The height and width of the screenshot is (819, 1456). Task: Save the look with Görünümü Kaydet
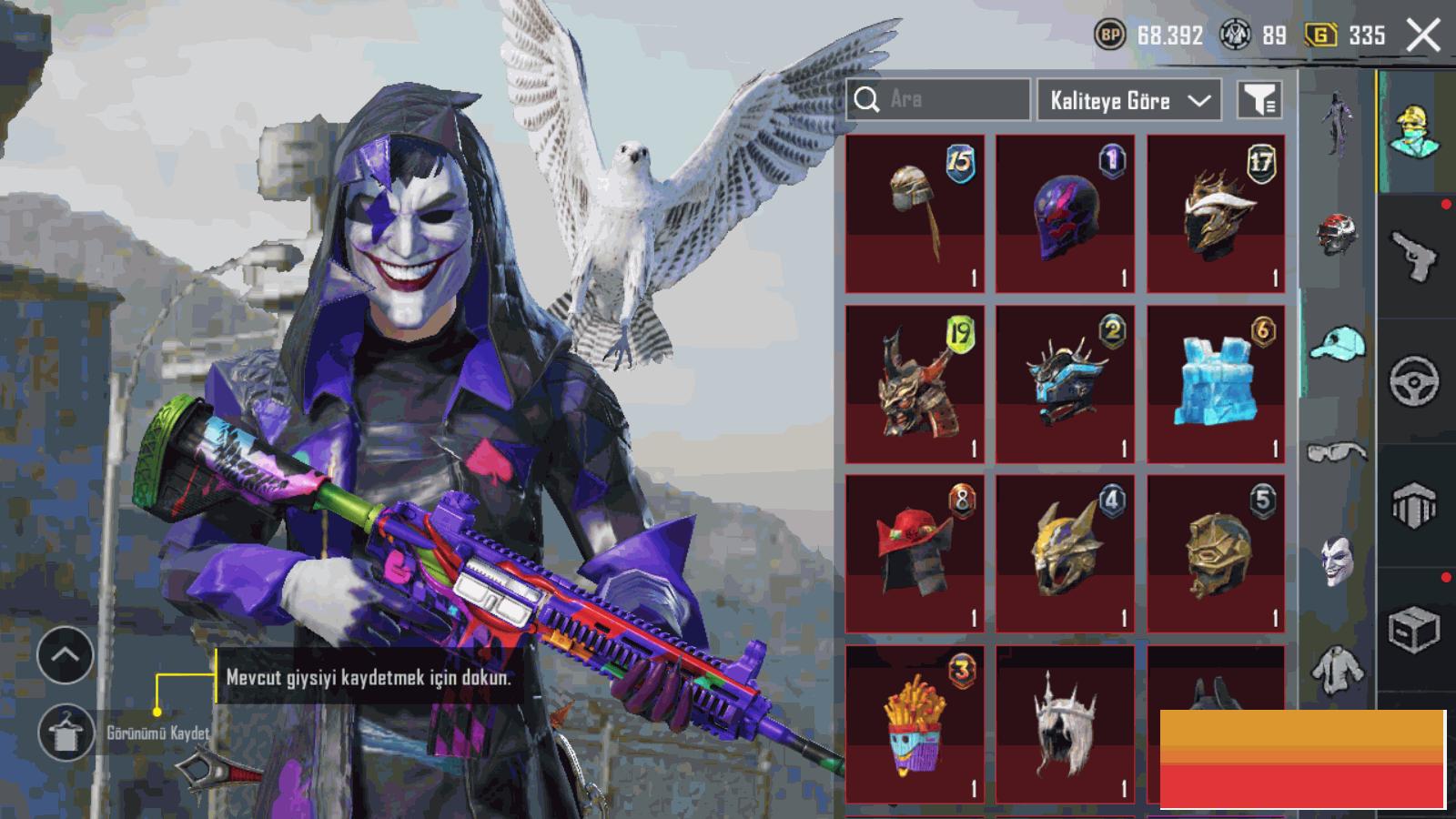[66, 733]
